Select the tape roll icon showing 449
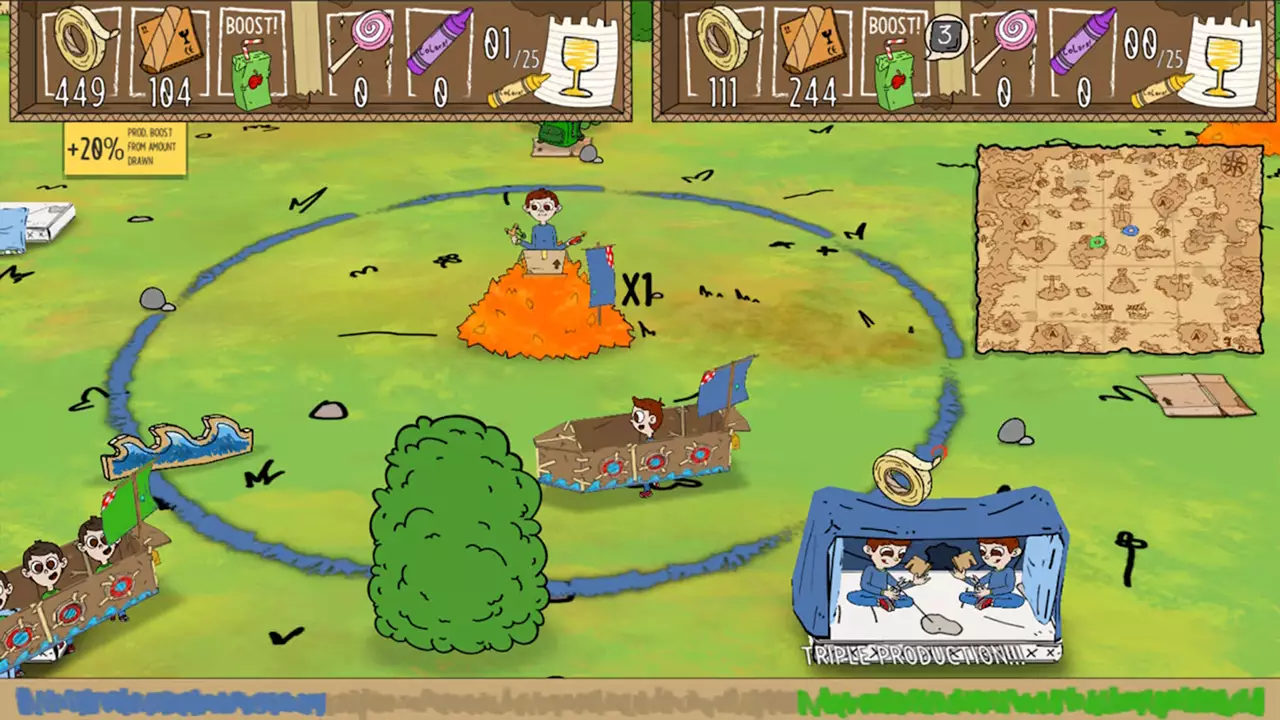The image size is (1280, 720). (85, 40)
